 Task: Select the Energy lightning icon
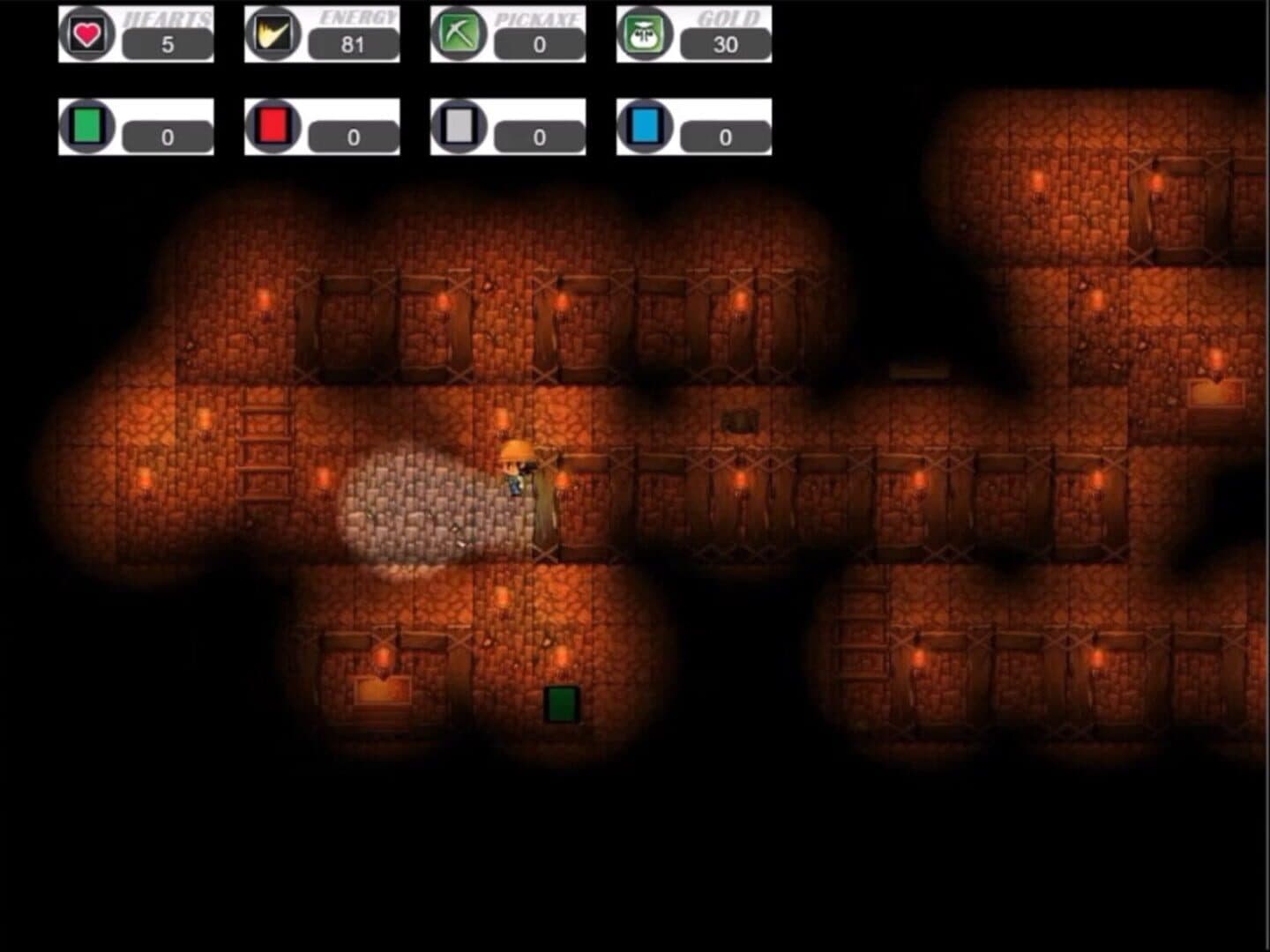tap(273, 34)
